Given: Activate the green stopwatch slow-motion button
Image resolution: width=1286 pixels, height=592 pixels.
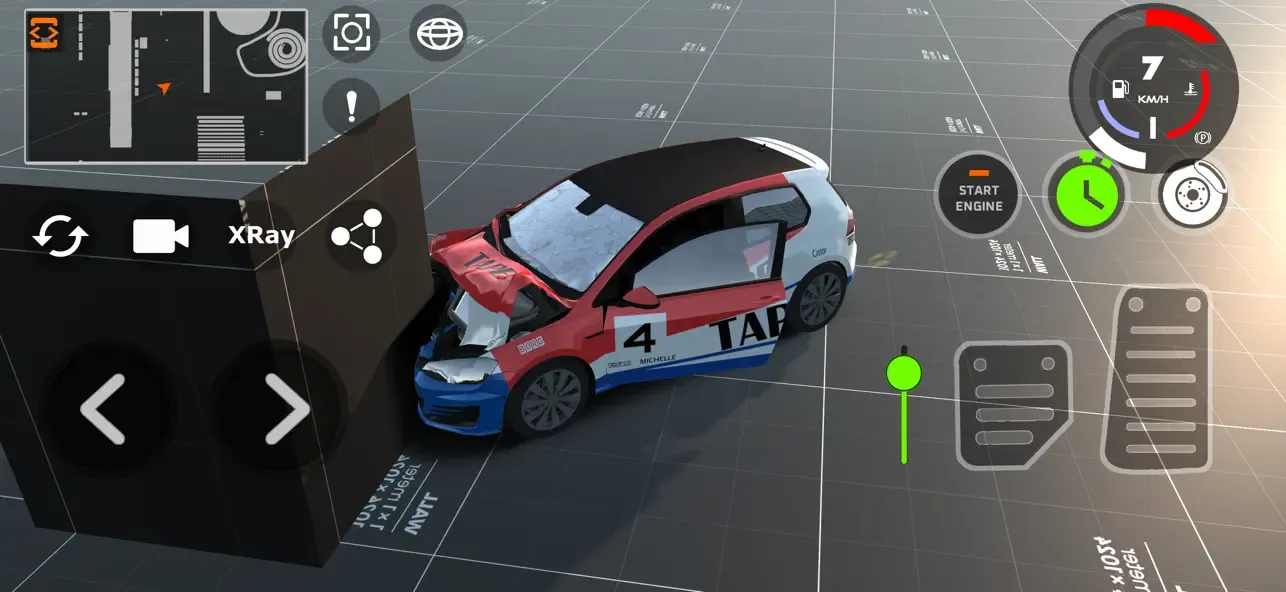Looking at the screenshot, I should [x=1085, y=194].
